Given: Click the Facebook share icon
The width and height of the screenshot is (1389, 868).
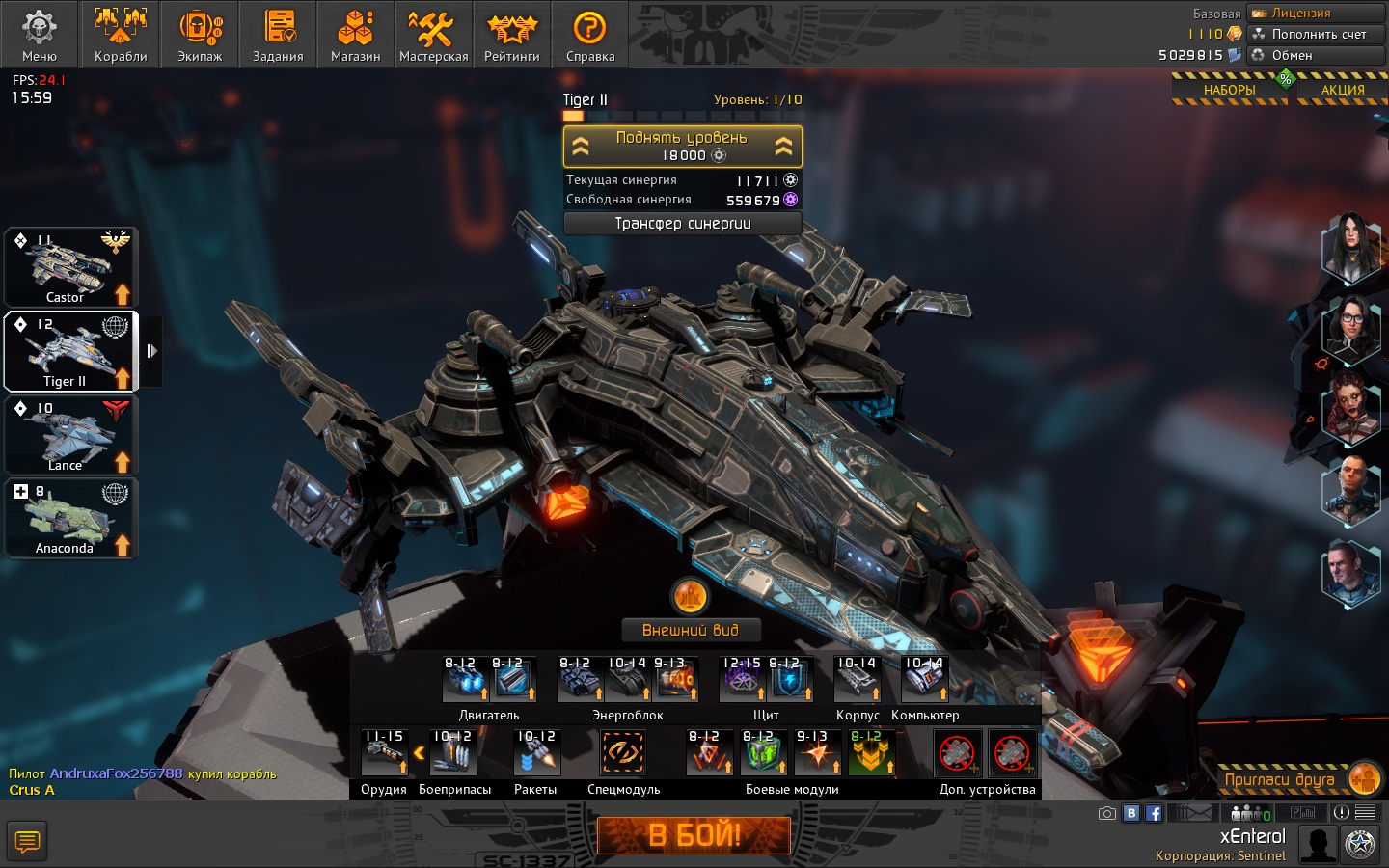Looking at the screenshot, I should pos(1154,813).
